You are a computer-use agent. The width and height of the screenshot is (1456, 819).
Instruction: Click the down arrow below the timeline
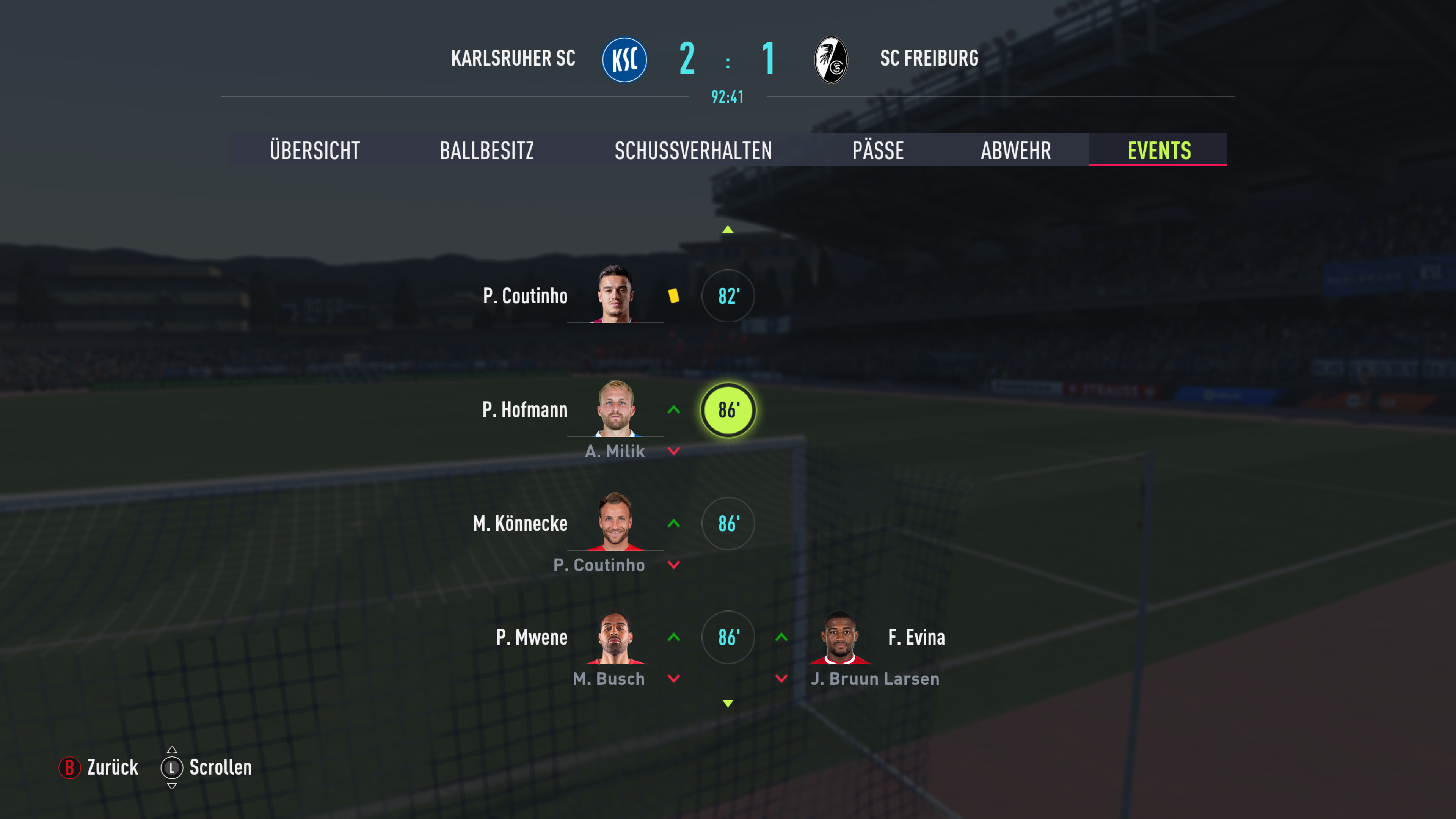pos(728,703)
